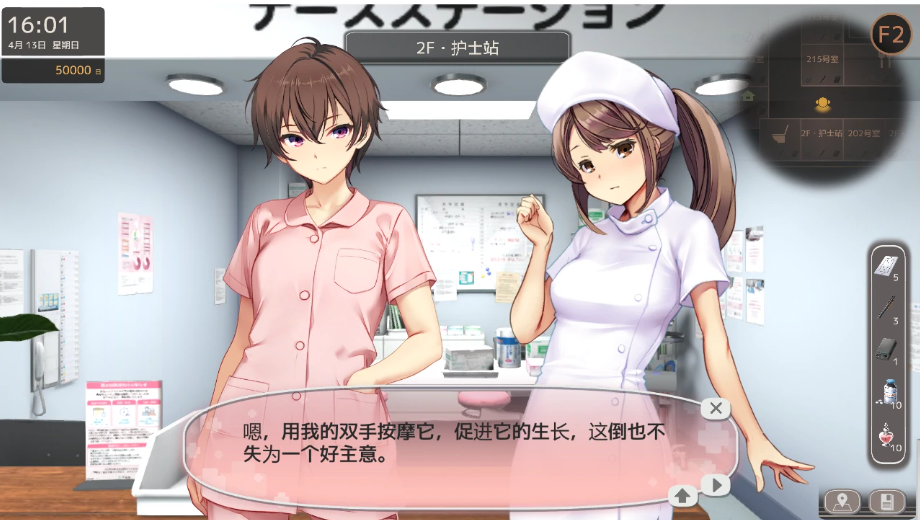Select the black device item slot
The height and width of the screenshot is (520, 920).
click(885, 349)
